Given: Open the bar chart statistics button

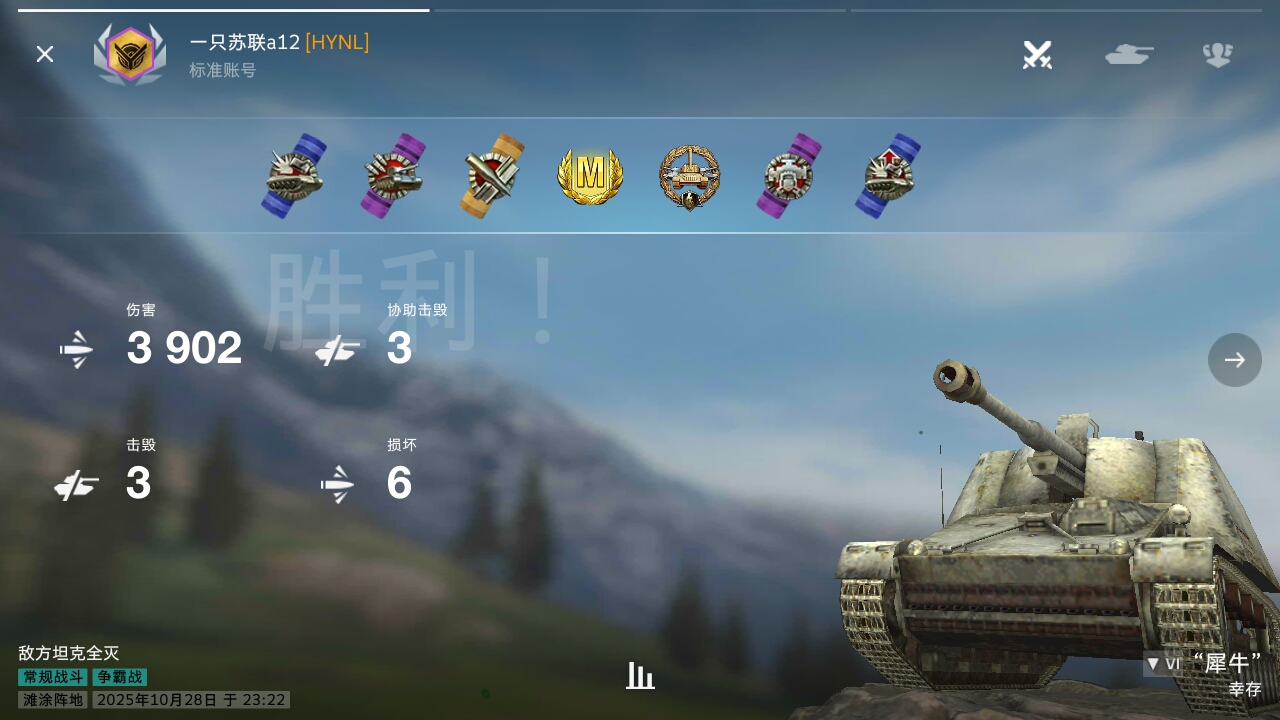Looking at the screenshot, I should coord(640,676).
